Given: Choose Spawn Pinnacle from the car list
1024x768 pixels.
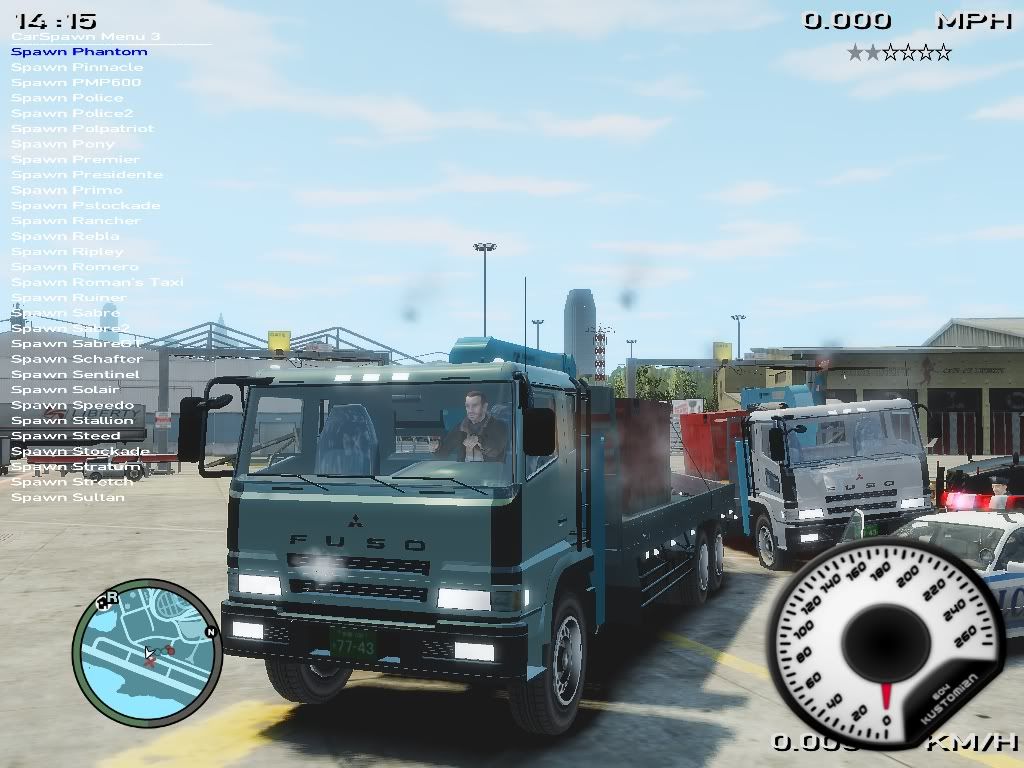Looking at the screenshot, I should click(77, 67).
